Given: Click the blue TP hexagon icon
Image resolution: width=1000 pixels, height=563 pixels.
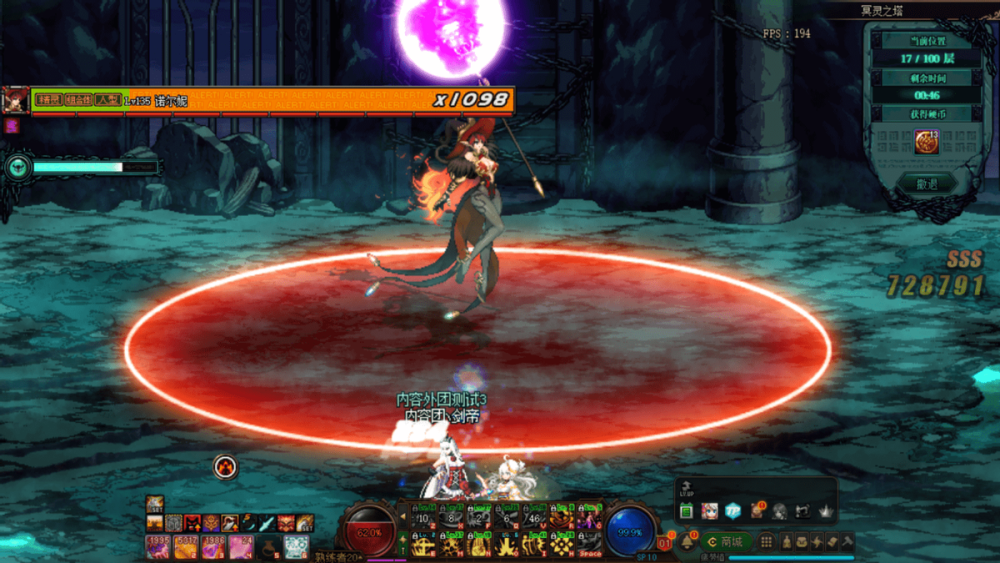Looking at the screenshot, I should coord(733,511).
